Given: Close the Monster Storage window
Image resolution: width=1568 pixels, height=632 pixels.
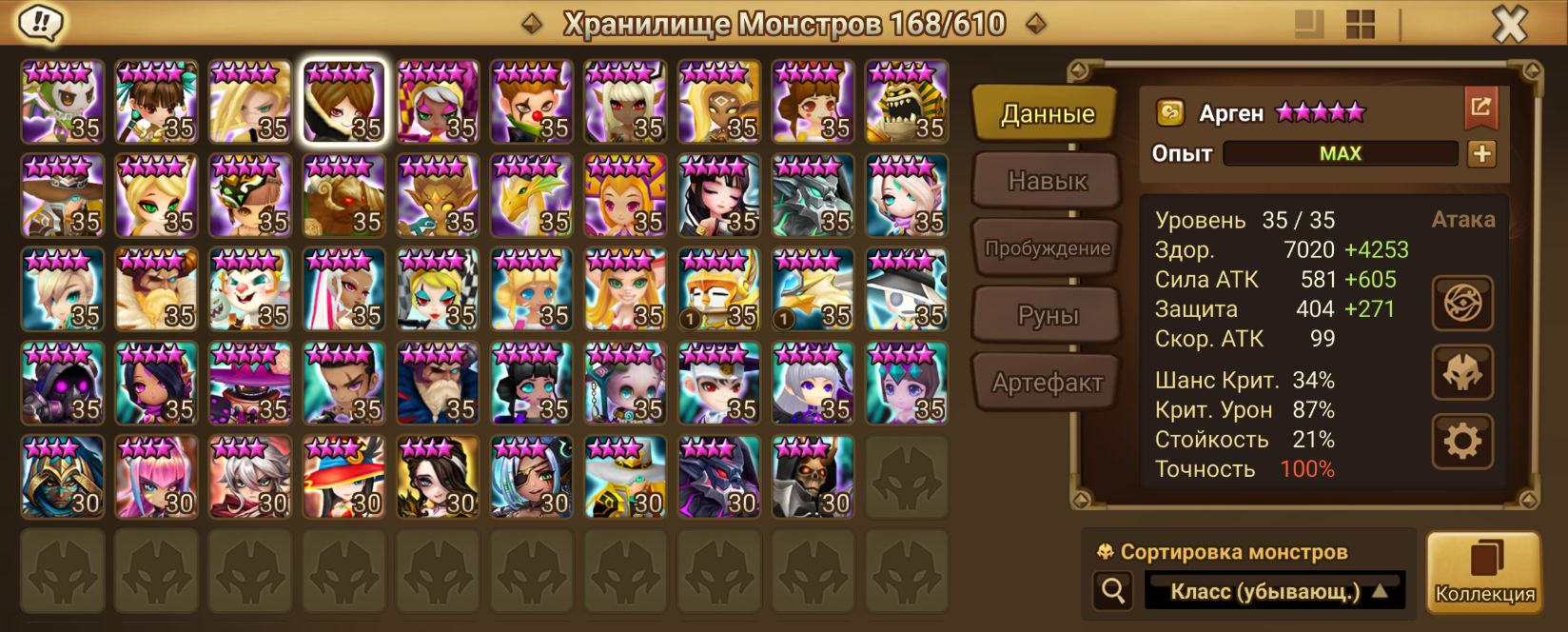Looking at the screenshot, I should 1508,25.
